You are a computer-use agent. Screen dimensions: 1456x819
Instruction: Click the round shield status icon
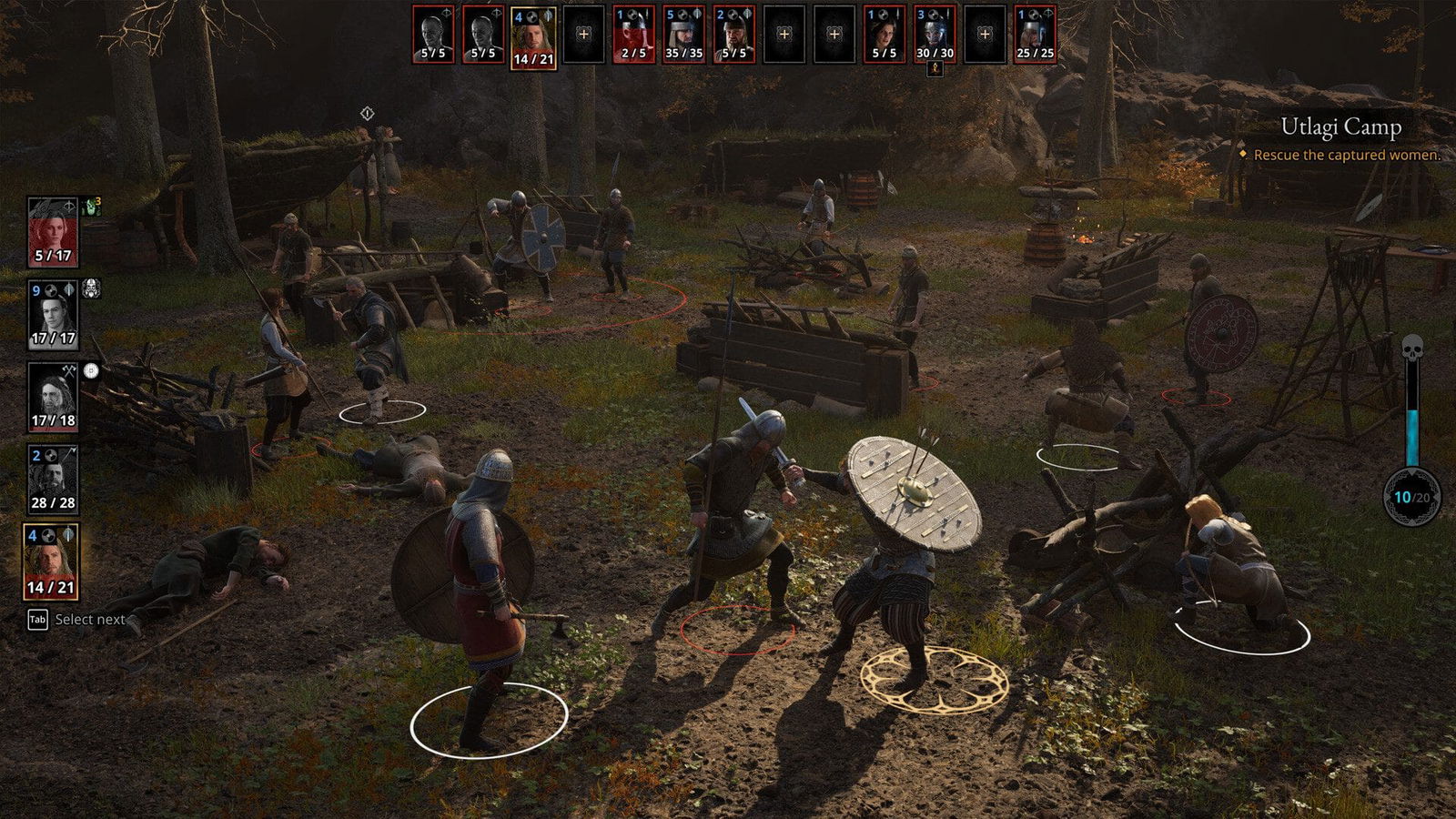tap(91, 371)
